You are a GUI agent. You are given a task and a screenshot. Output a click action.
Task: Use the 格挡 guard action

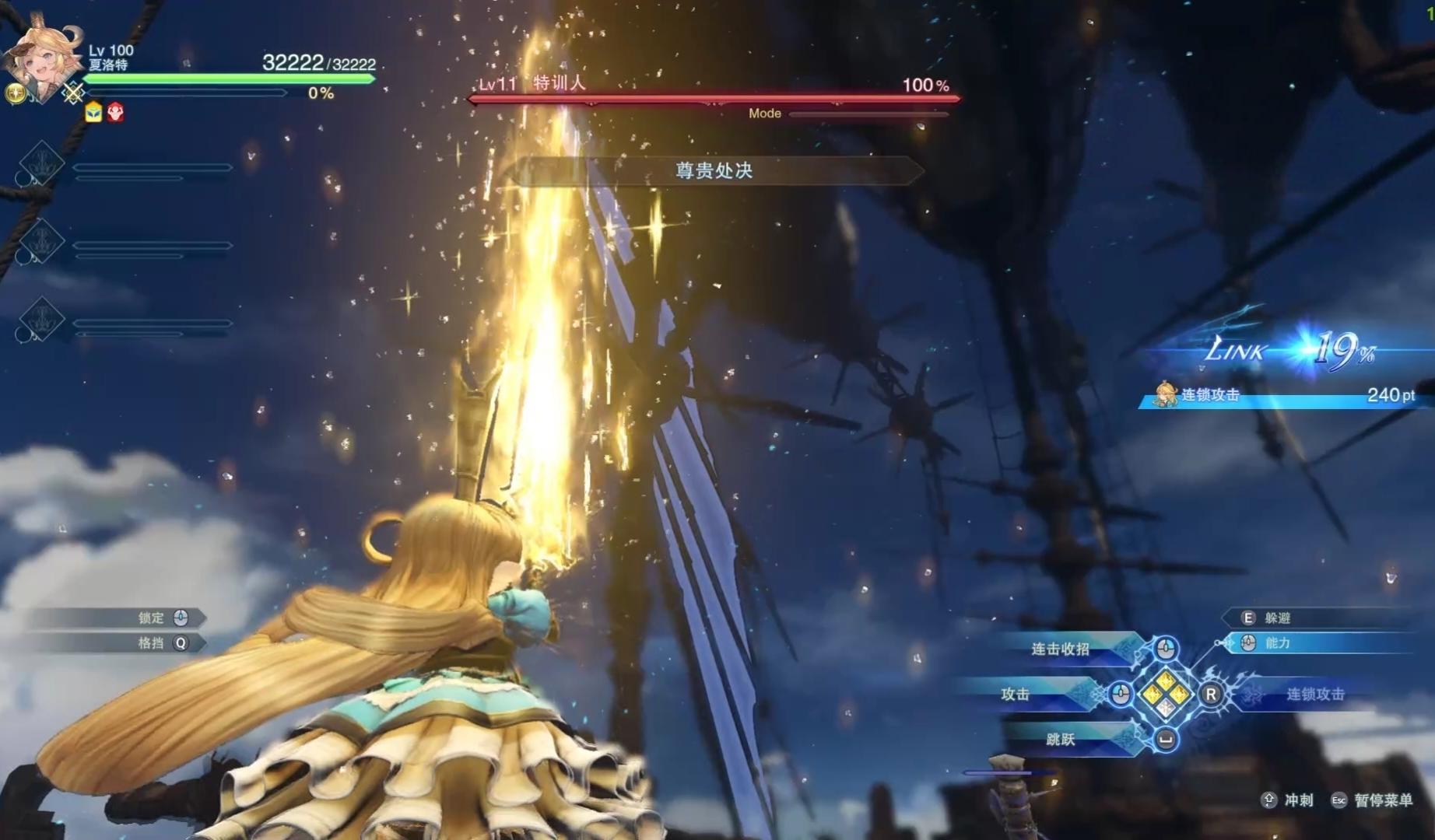(153, 643)
